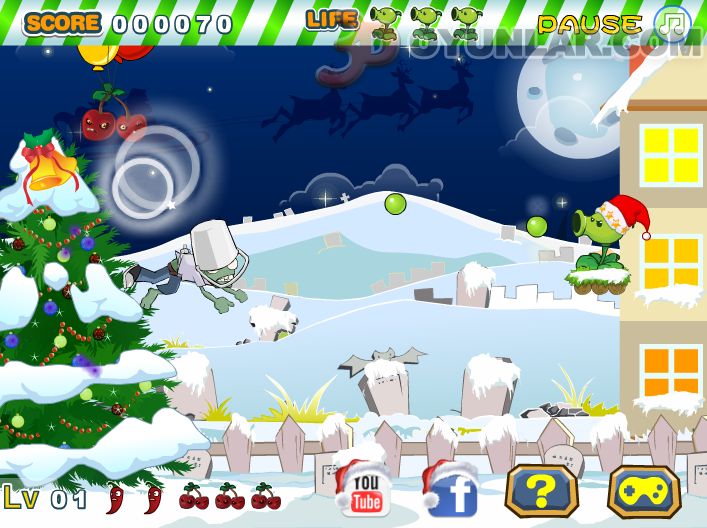Toggle the music note sound button

pos(673,22)
